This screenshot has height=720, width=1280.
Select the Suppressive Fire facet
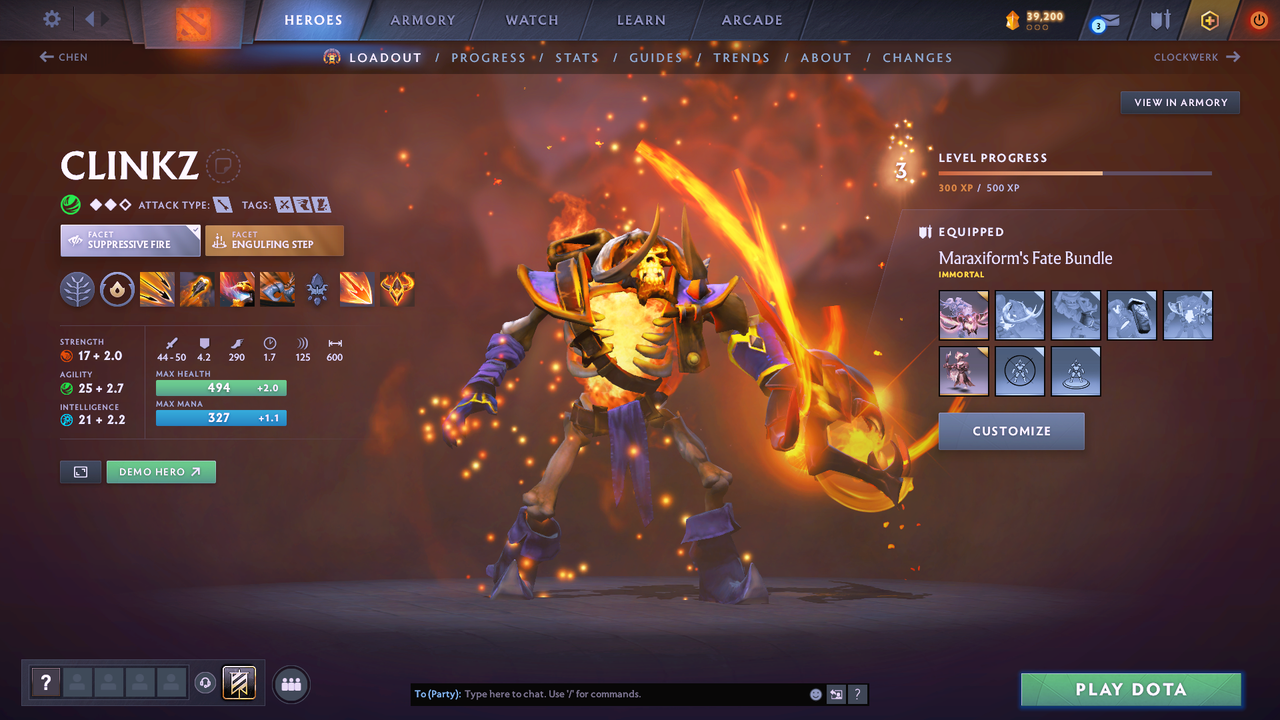coord(130,240)
